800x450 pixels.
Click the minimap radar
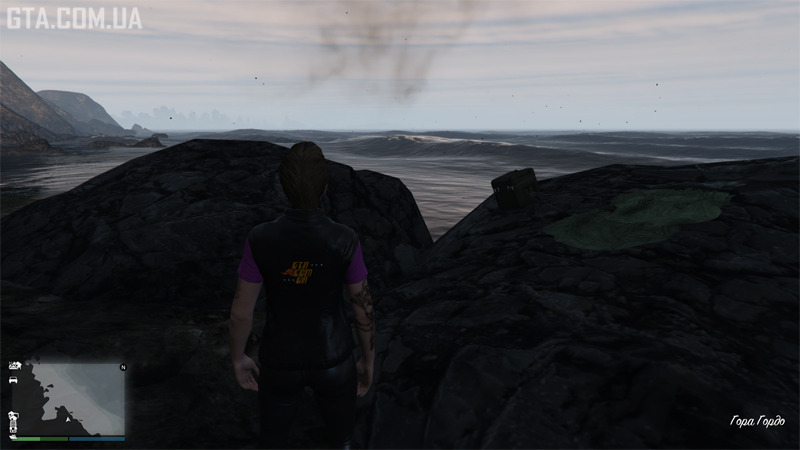[68, 398]
